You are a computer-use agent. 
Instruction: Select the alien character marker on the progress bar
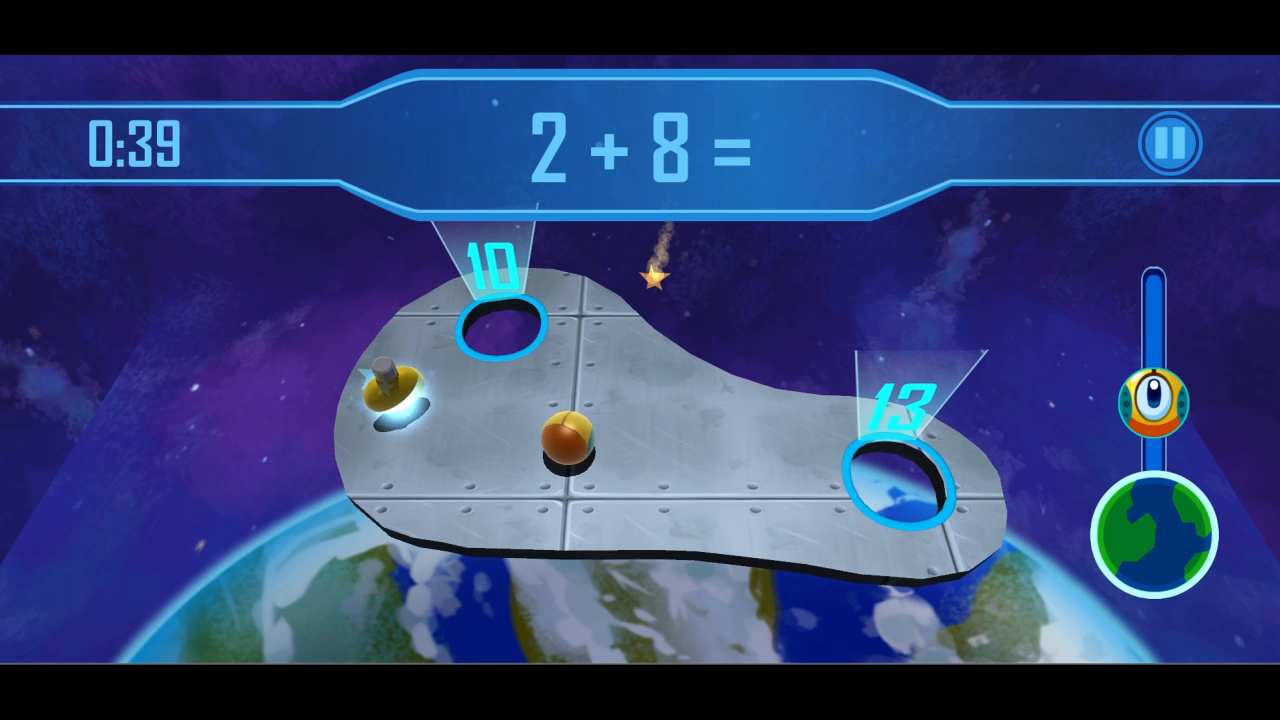[1152, 402]
